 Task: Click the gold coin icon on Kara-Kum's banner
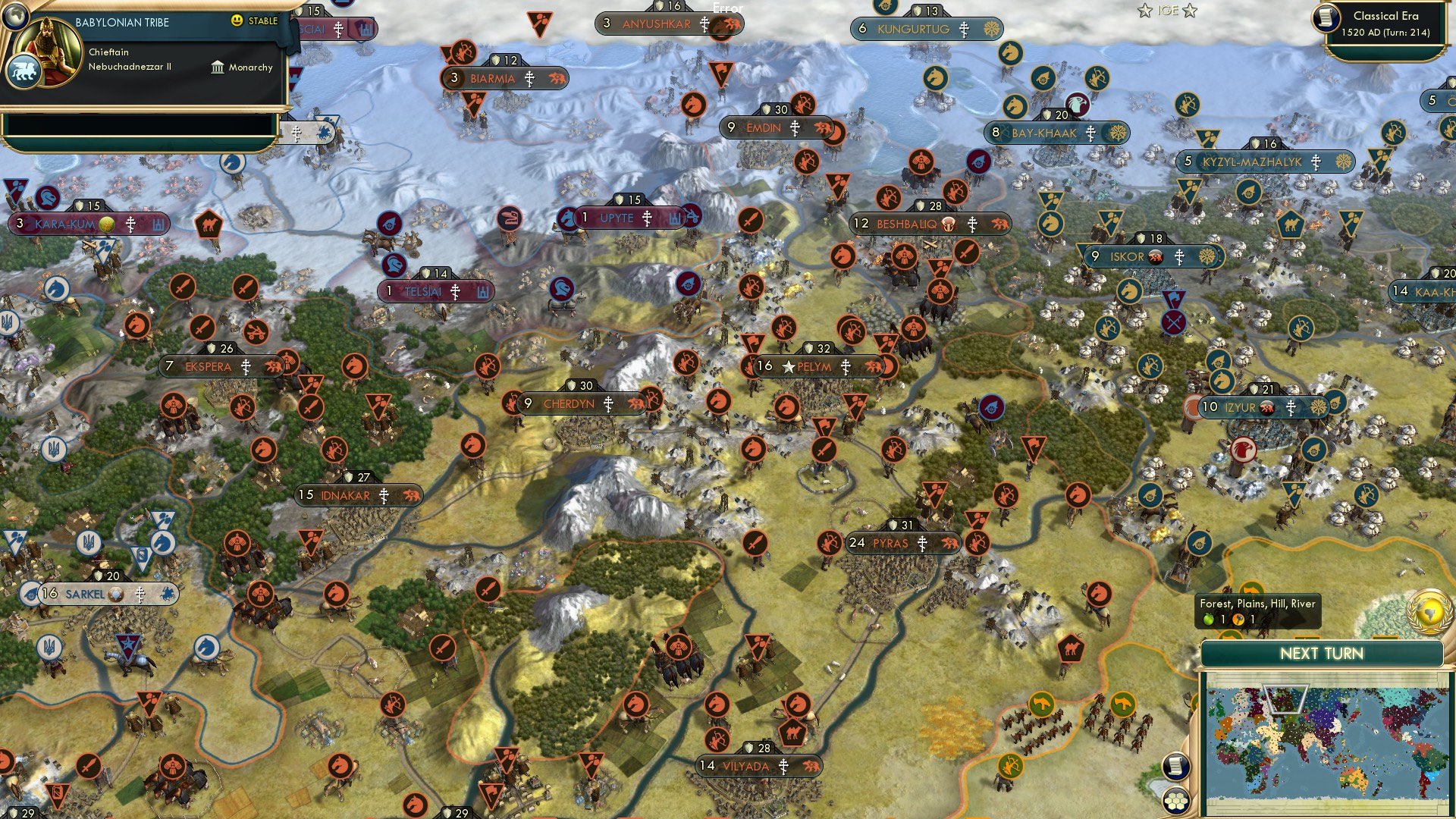coord(108,224)
